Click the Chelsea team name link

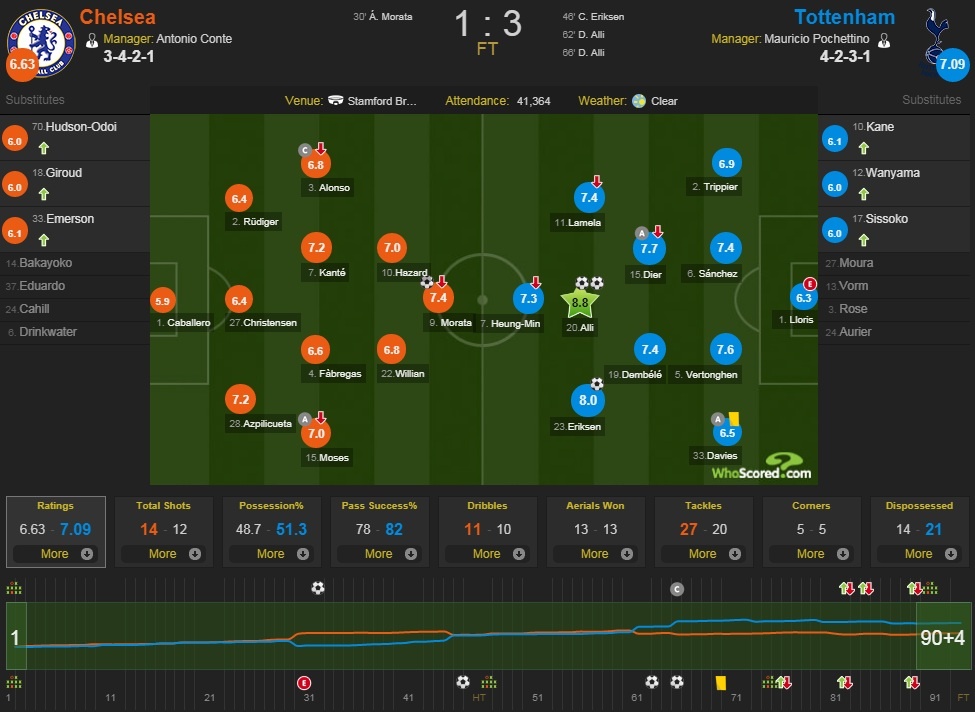[x=116, y=17]
